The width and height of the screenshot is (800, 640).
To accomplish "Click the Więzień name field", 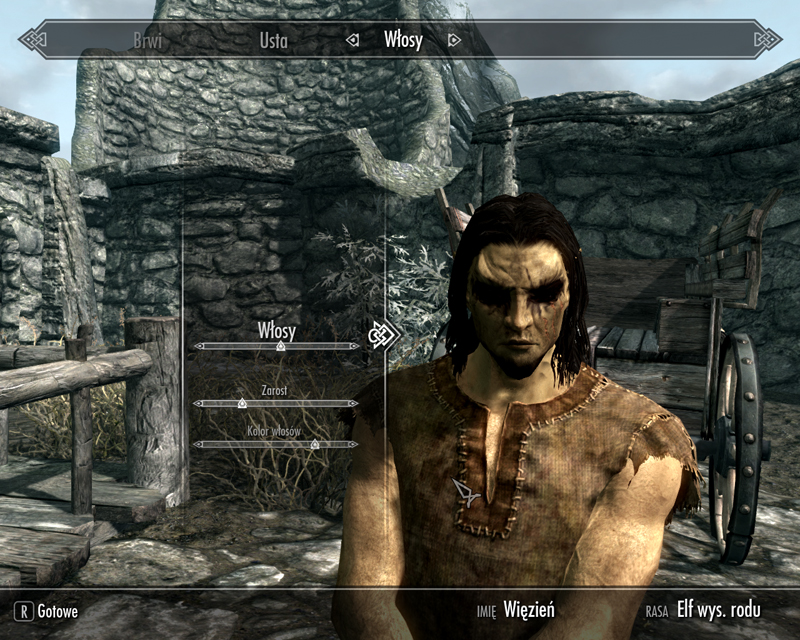I will tap(529, 609).
